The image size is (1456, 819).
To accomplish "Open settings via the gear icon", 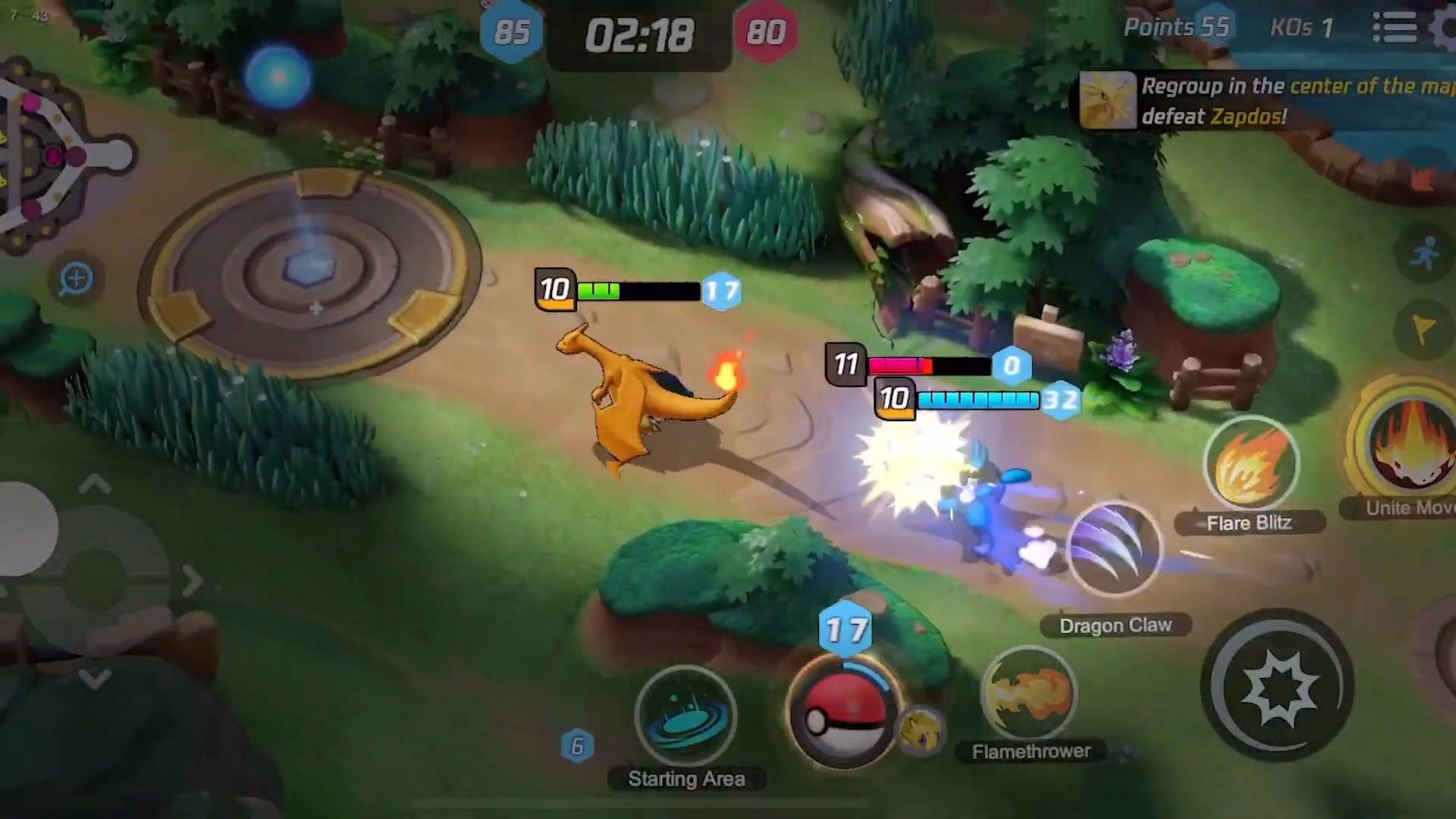I will click(x=1445, y=28).
